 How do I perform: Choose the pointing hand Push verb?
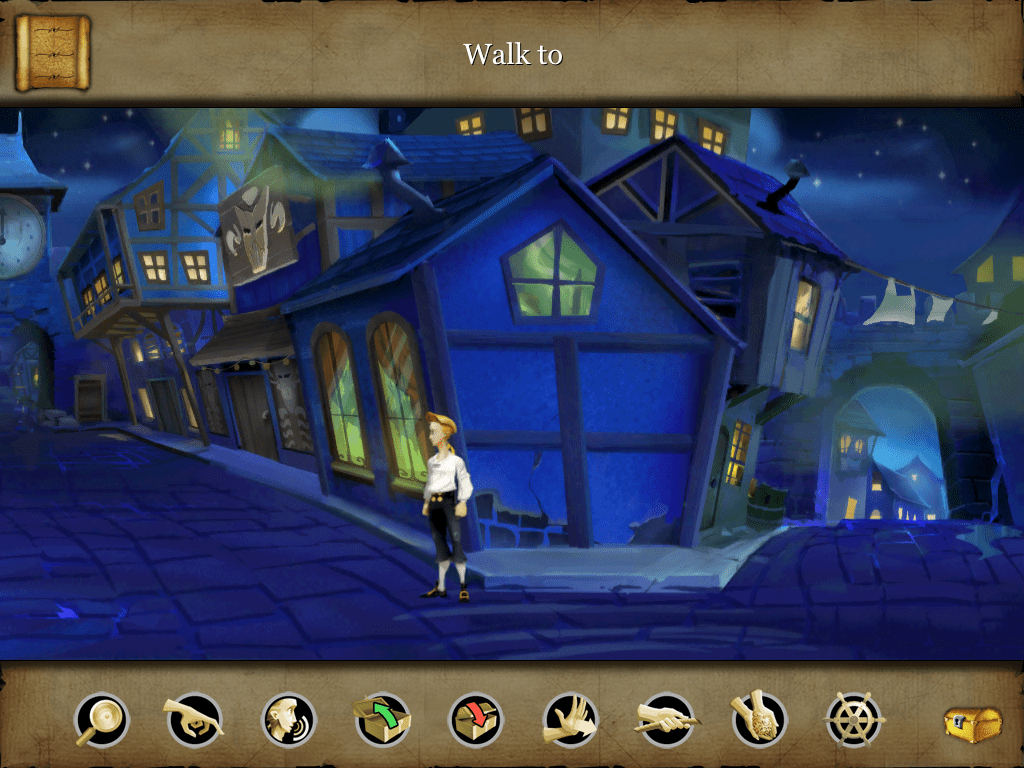[x=194, y=719]
